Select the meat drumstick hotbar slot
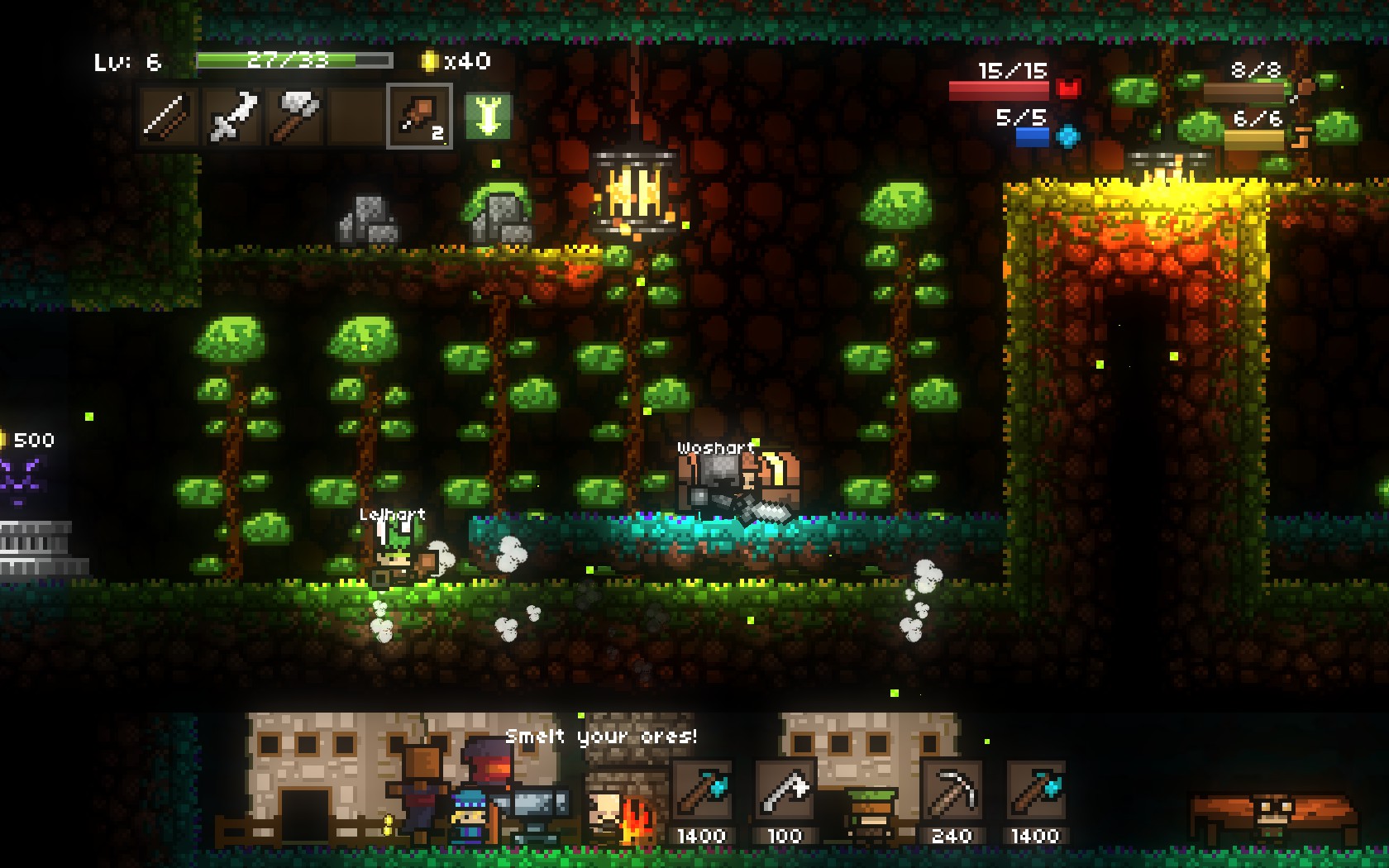Screen dimensions: 1389x868 pyautogui.click(x=419, y=117)
